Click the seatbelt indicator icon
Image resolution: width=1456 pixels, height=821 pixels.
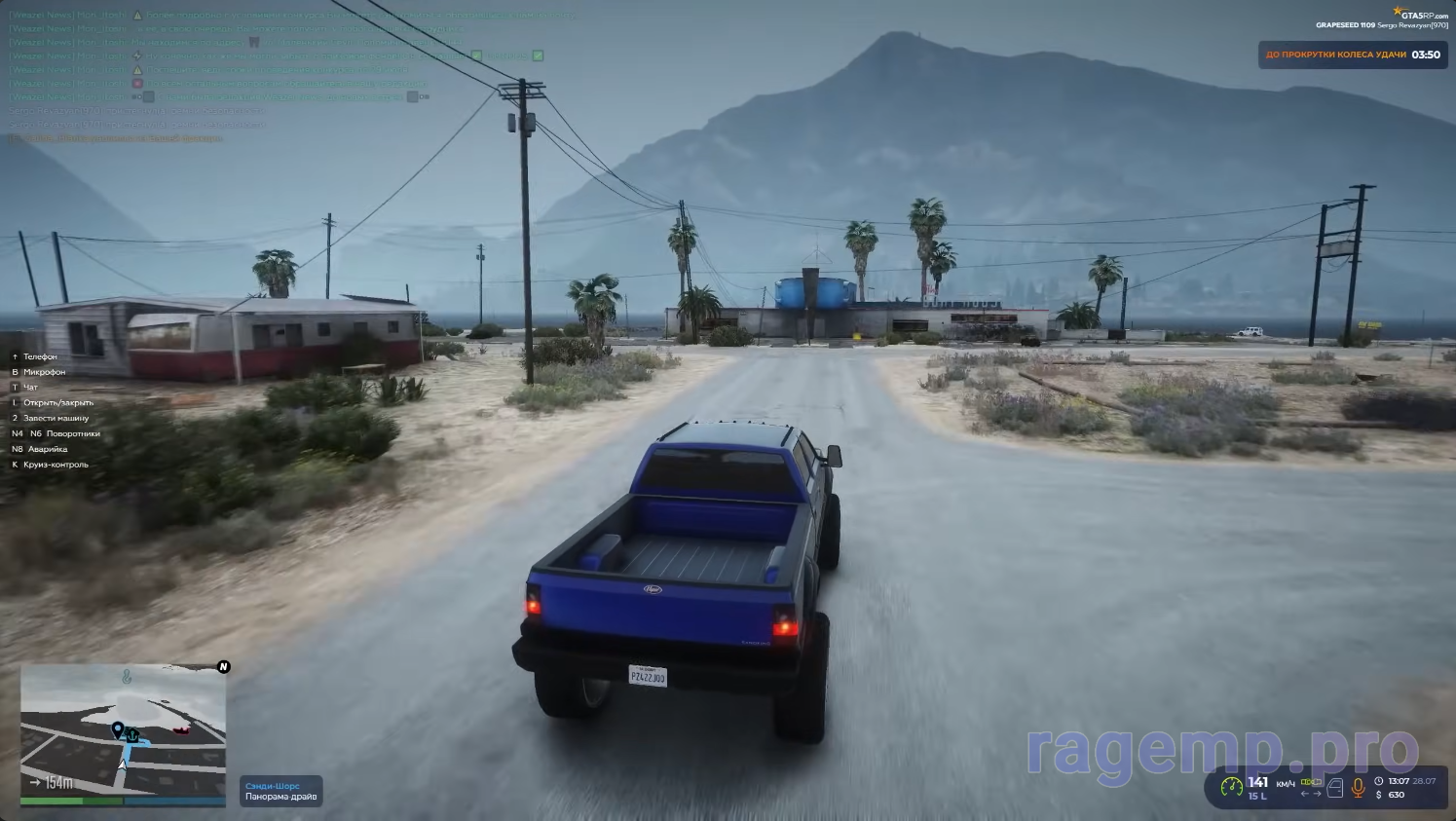pos(1311,781)
